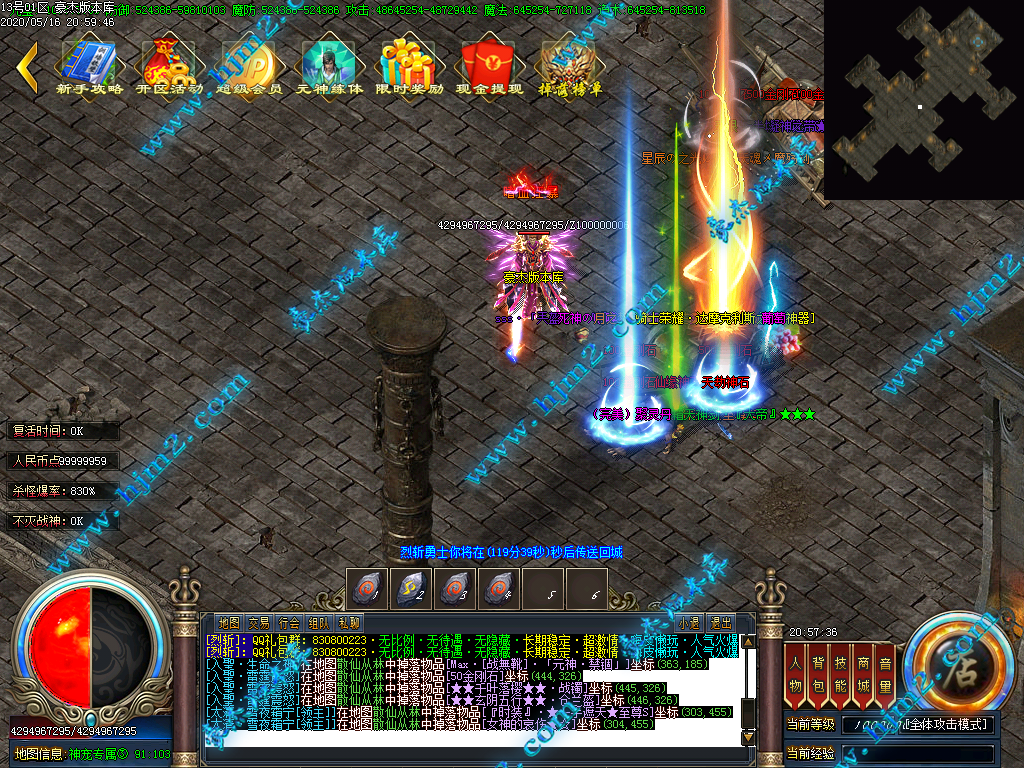Open the 交易 trade tab
Screen dimensions: 1024x768
tap(259, 622)
